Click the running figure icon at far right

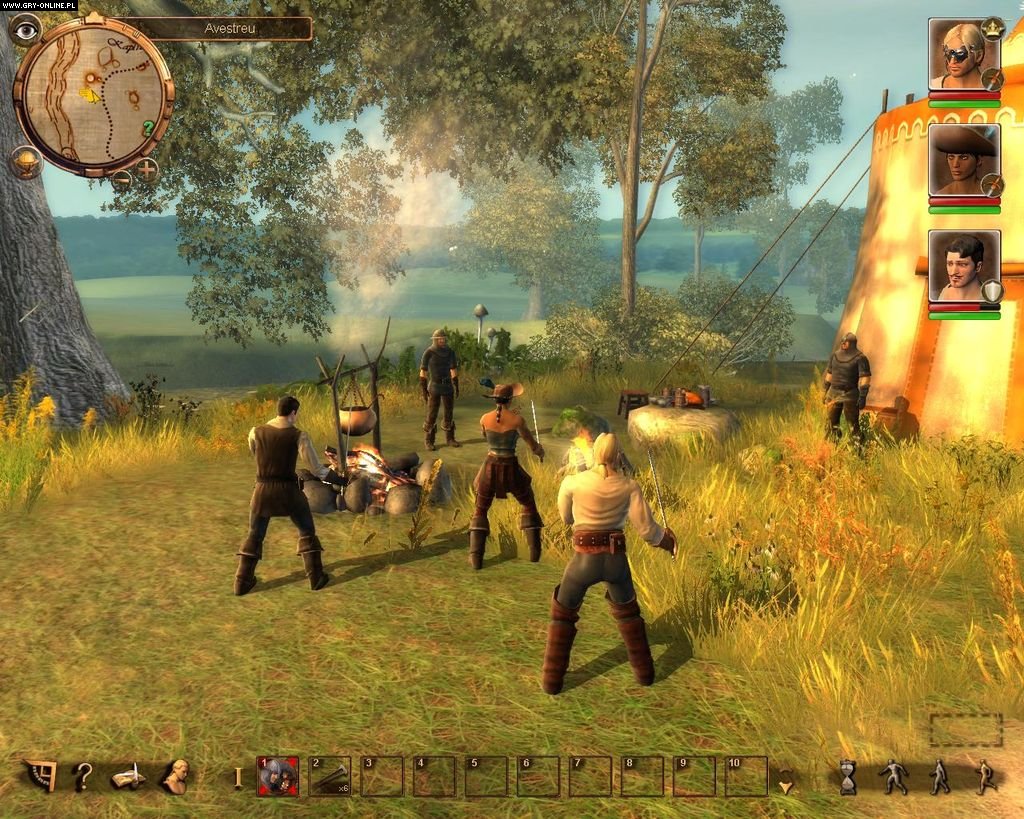(x=985, y=777)
